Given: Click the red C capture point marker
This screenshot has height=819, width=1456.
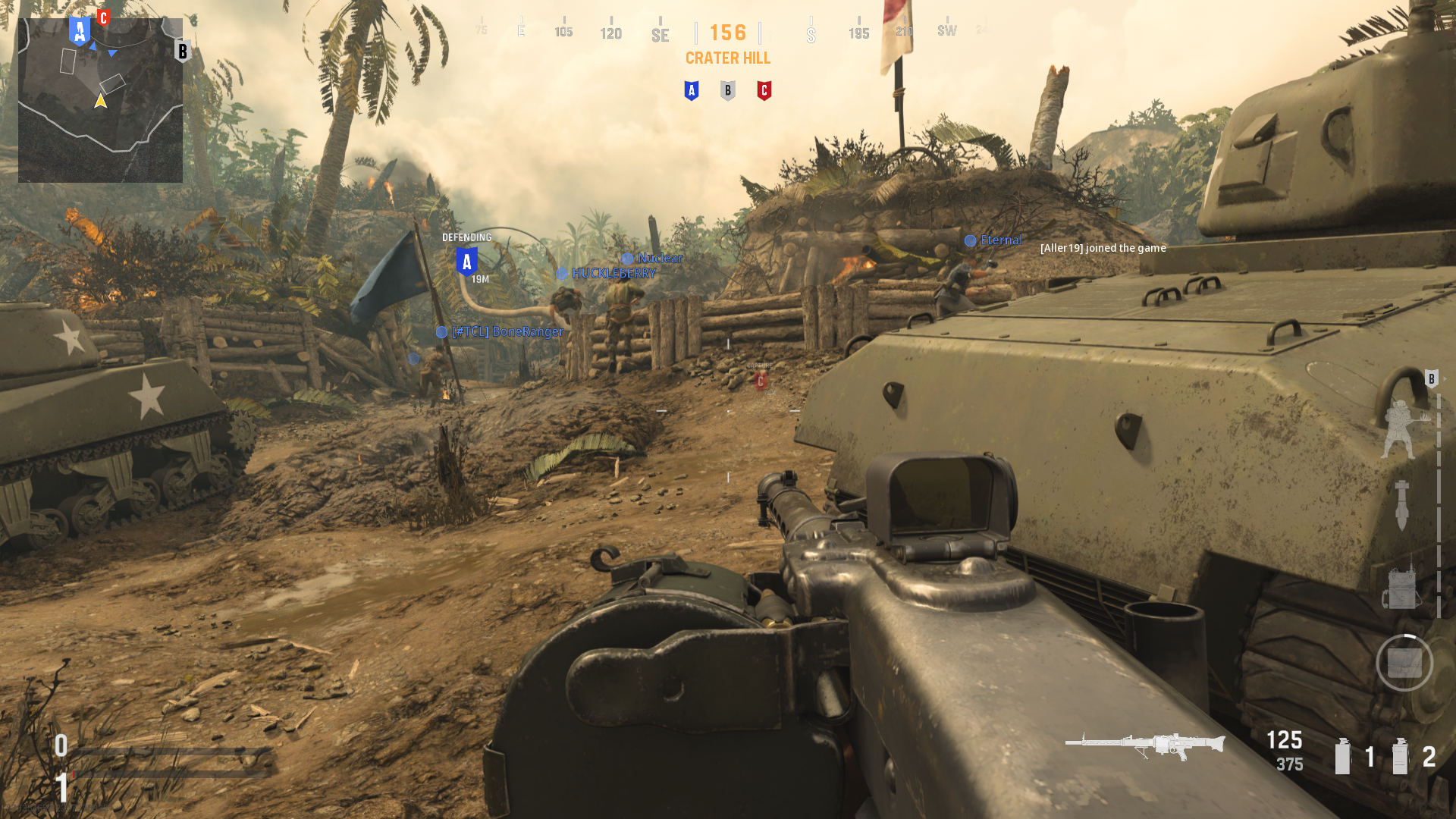Looking at the screenshot, I should [760, 381].
